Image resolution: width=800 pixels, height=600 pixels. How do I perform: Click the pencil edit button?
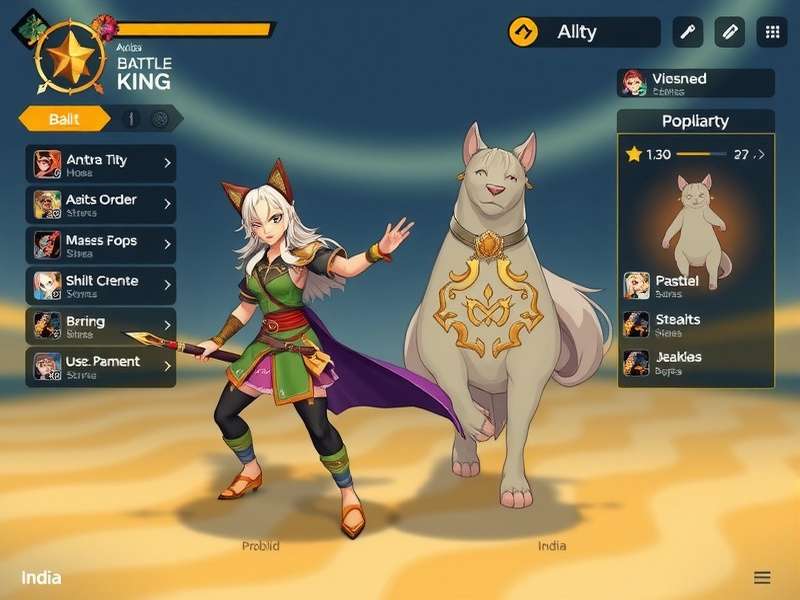pos(730,32)
